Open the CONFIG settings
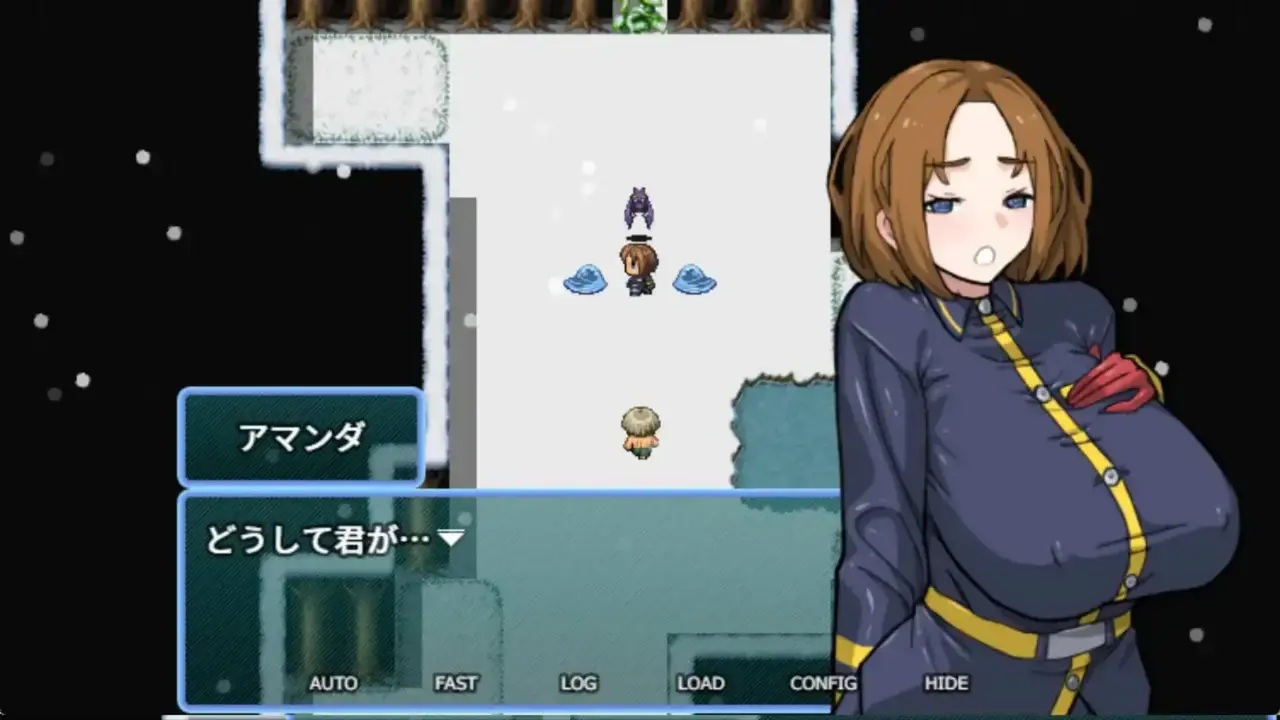This screenshot has width=1280, height=720. pyautogui.click(x=823, y=684)
